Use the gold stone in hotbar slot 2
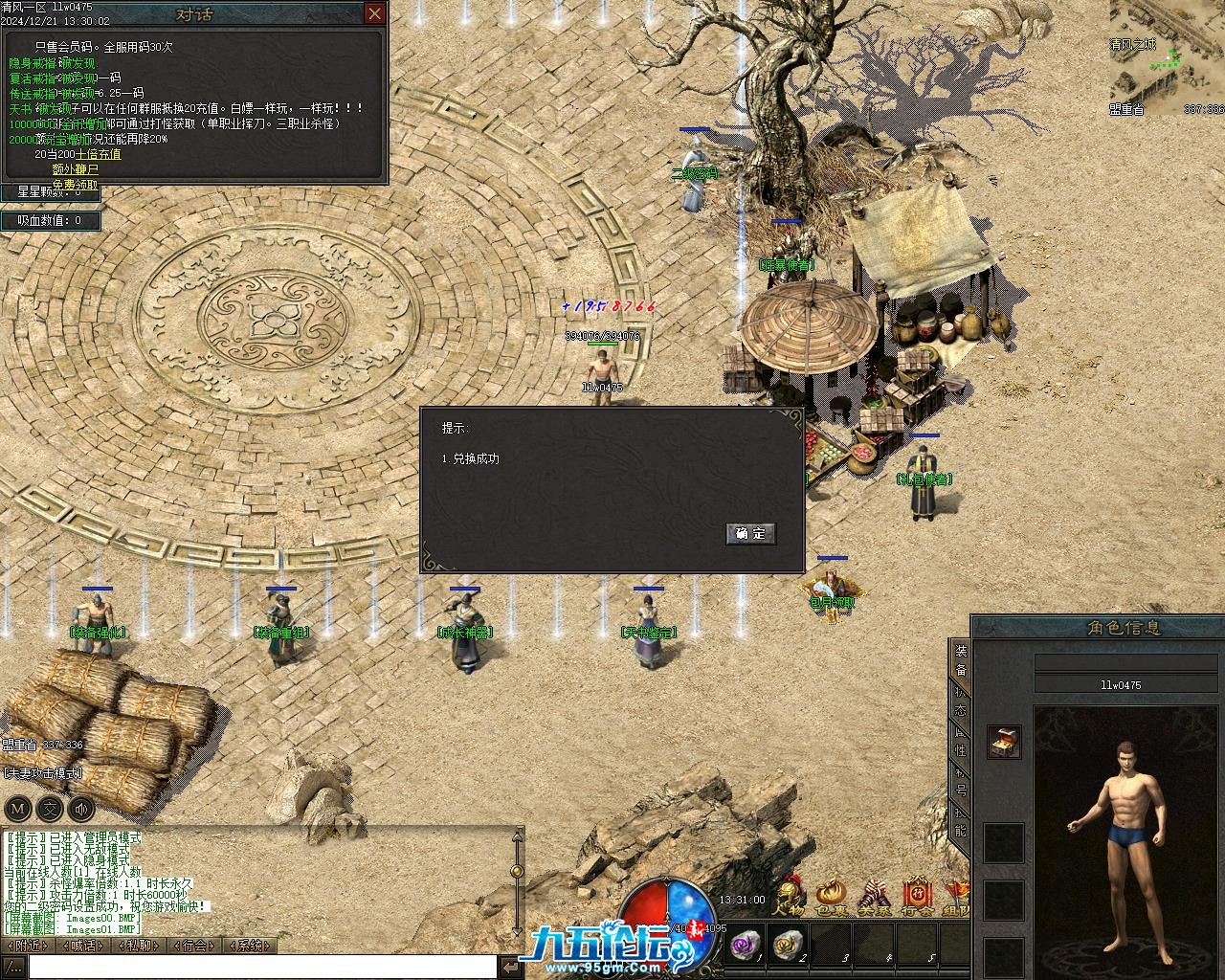This screenshot has height=980, width=1225. [789, 947]
